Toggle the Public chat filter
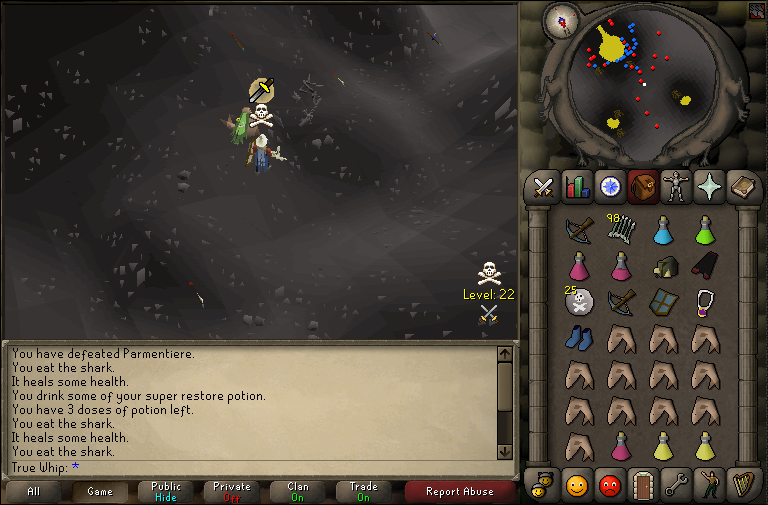The image size is (768, 505). (x=166, y=491)
